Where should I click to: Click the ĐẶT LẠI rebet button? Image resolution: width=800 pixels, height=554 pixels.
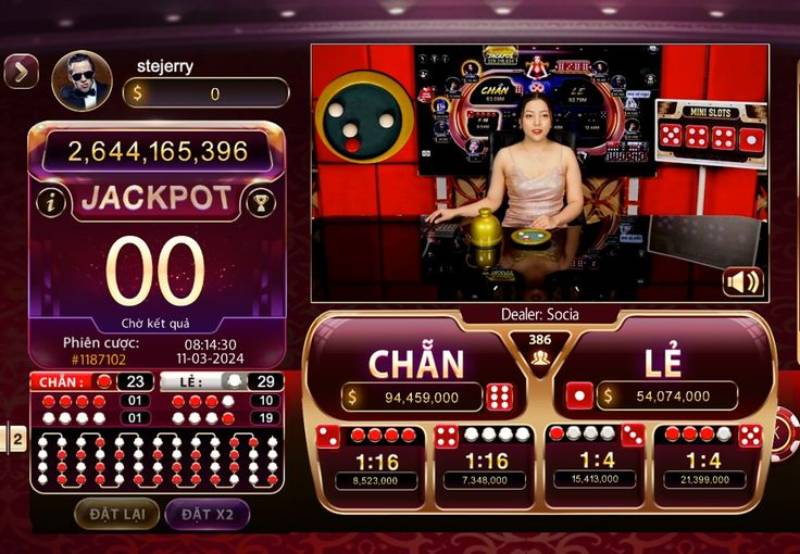(x=117, y=514)
